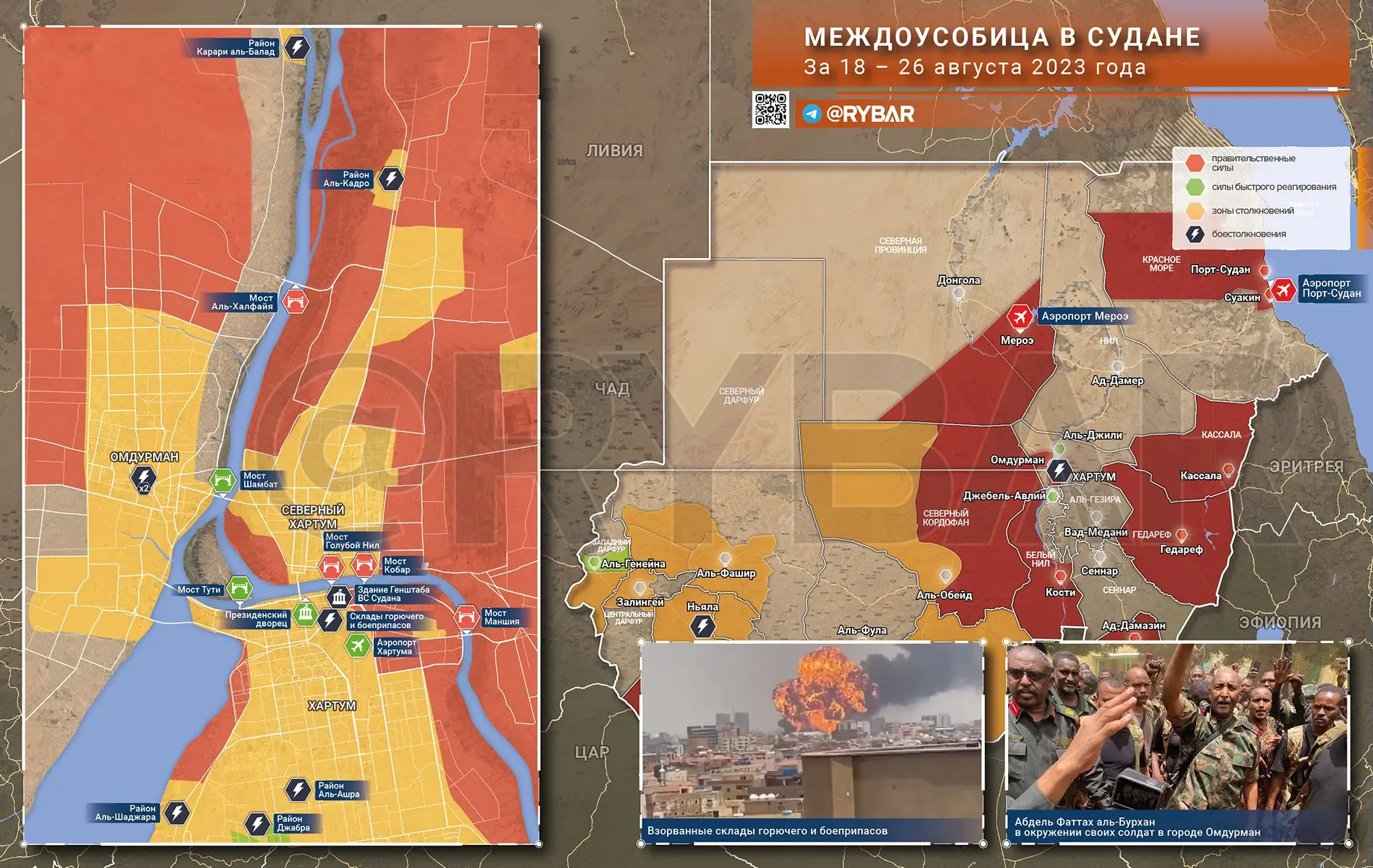Click the Port Sudan airport marker
The width and height of the screenshot is (1373, 868).
point(1283,289)
